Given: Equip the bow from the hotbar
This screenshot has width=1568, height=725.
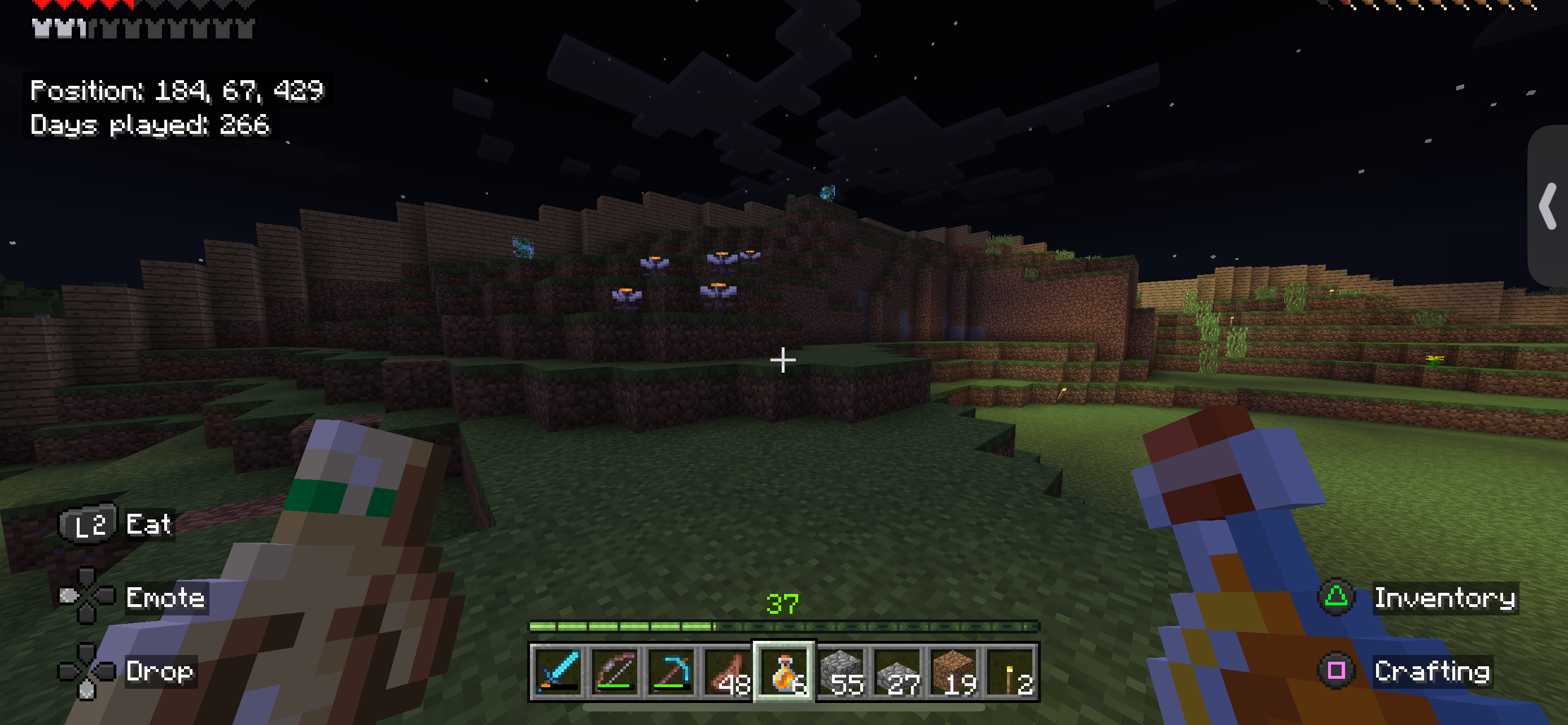Looking at the screenshot, I should [614, 671].
